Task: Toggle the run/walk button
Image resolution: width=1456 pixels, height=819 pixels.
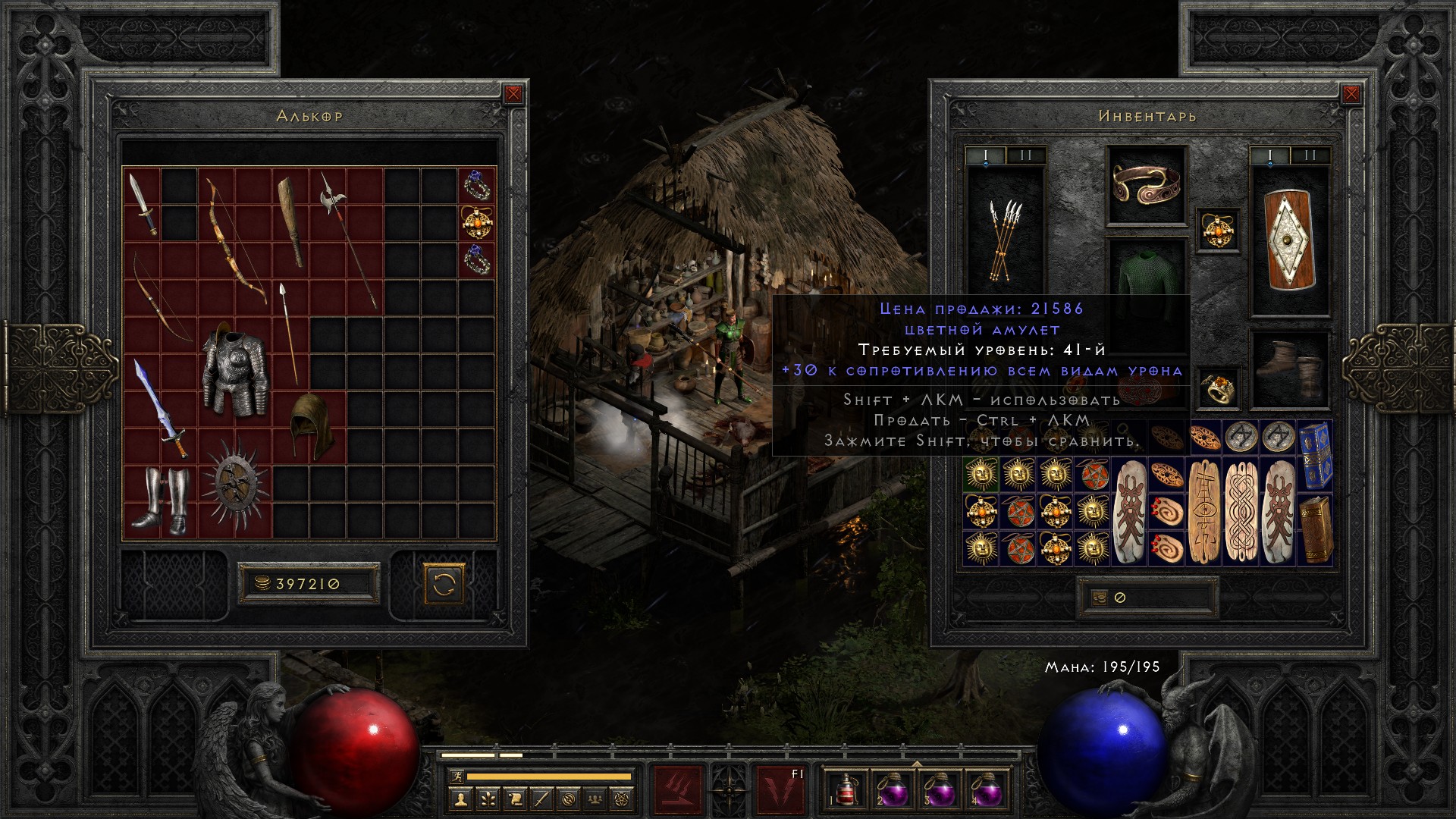Action: click(x=456, y=777)
